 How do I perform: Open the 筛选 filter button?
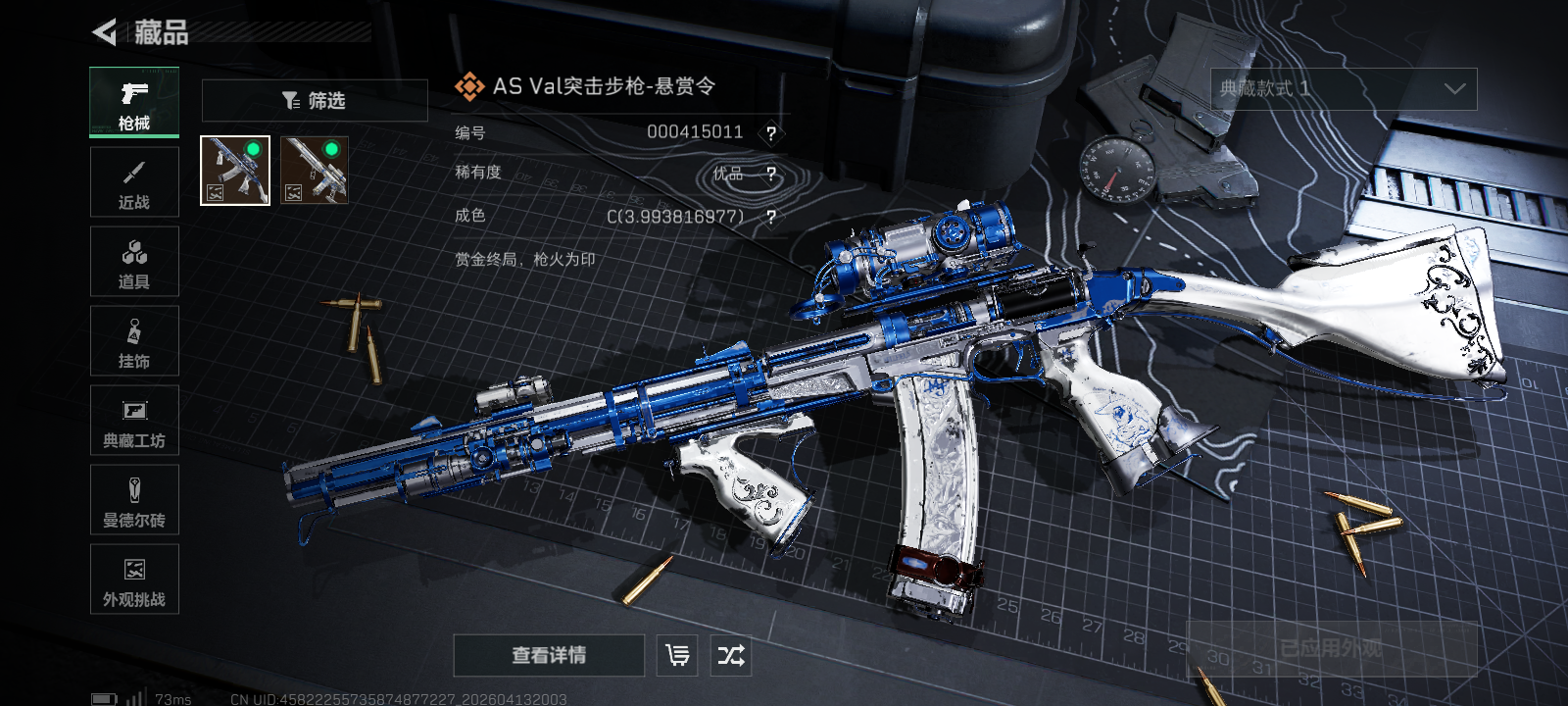coord(315,101)
